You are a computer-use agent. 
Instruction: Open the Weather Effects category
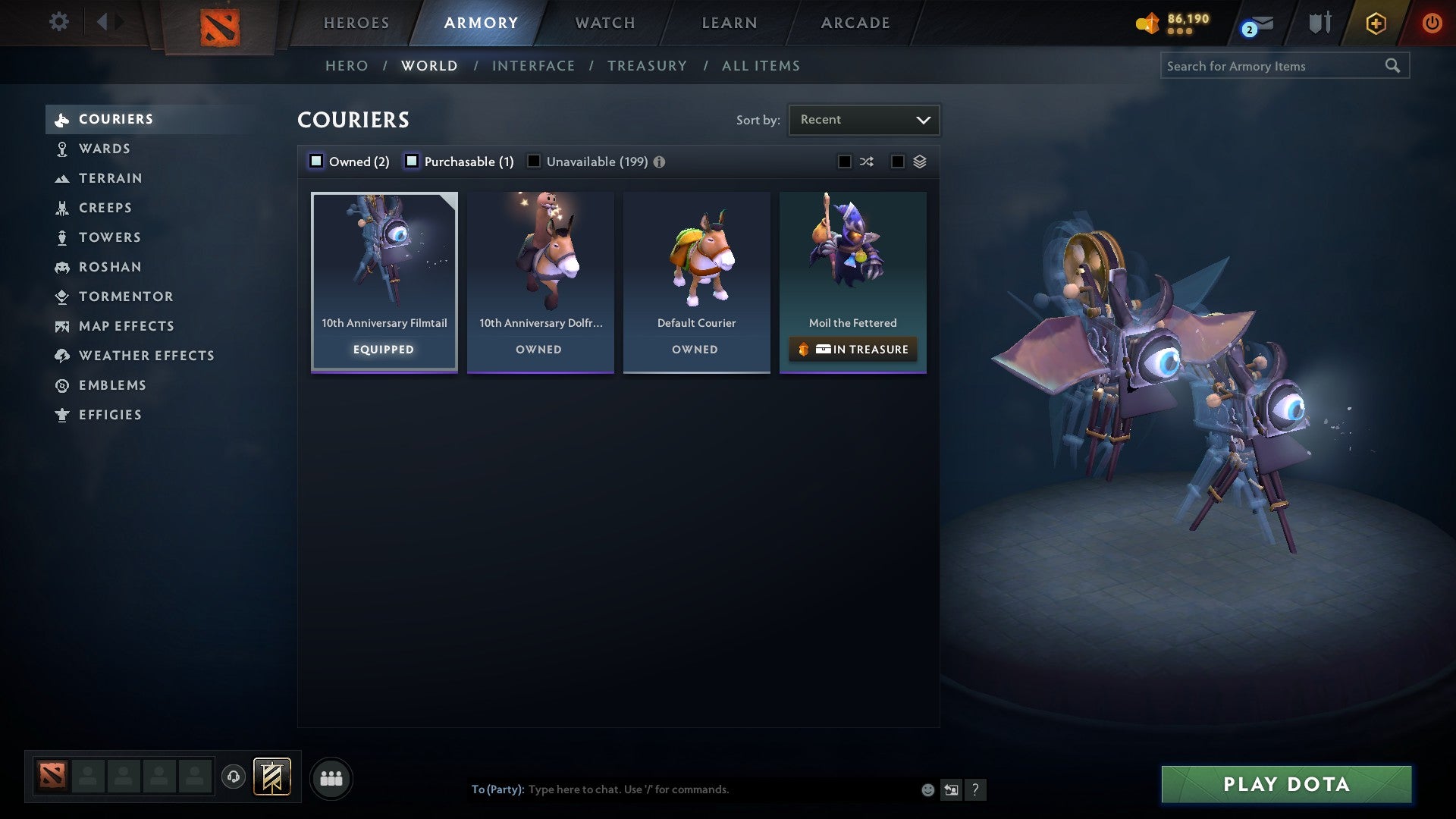coord(146,355)
